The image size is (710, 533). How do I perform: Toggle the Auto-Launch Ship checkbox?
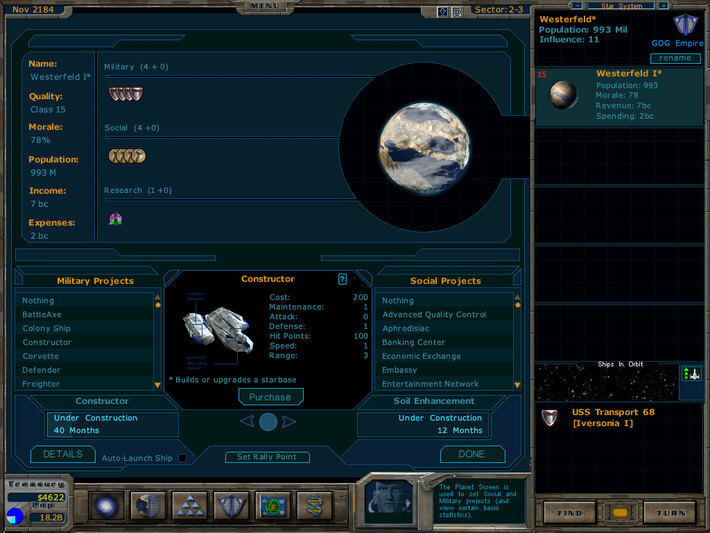182,458
